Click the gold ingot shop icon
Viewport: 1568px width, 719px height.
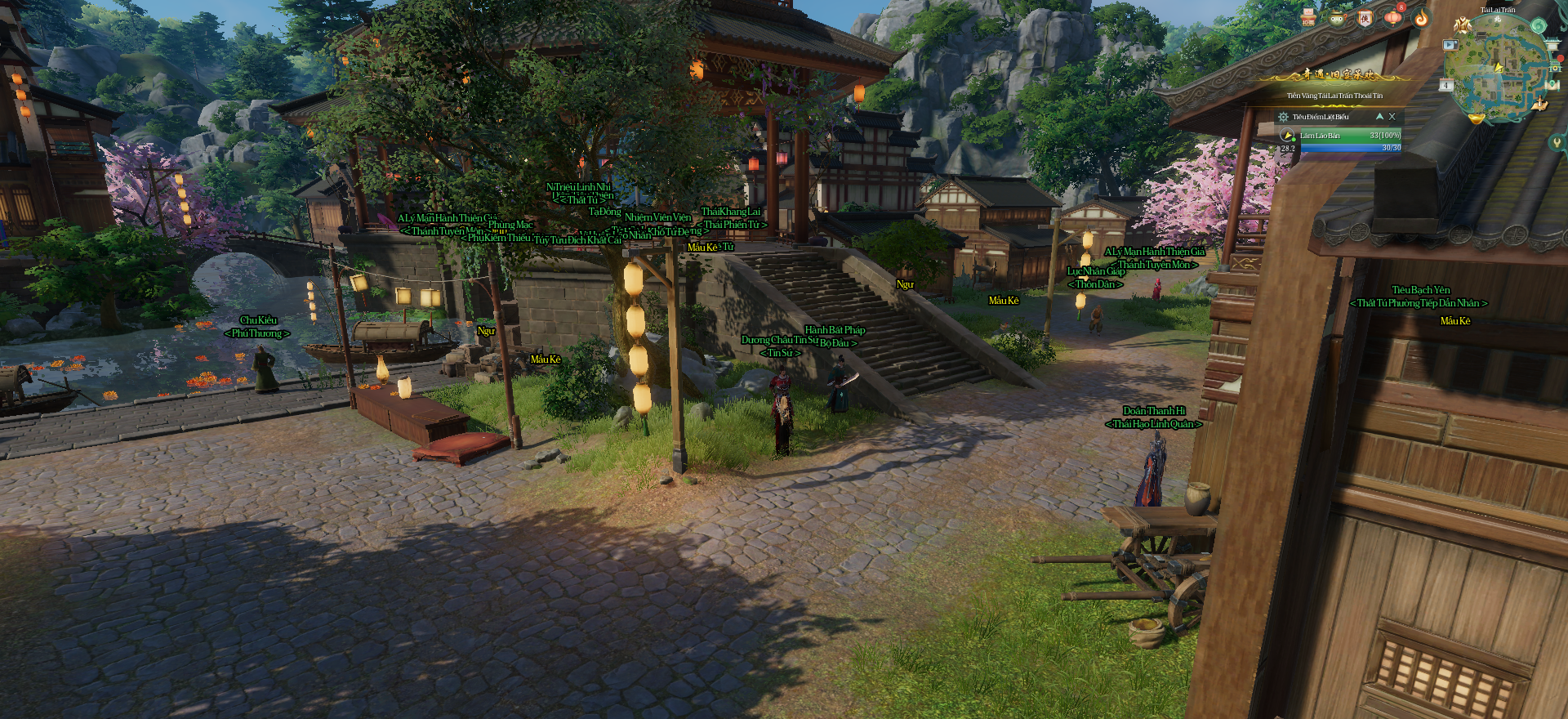[1477, 119]
